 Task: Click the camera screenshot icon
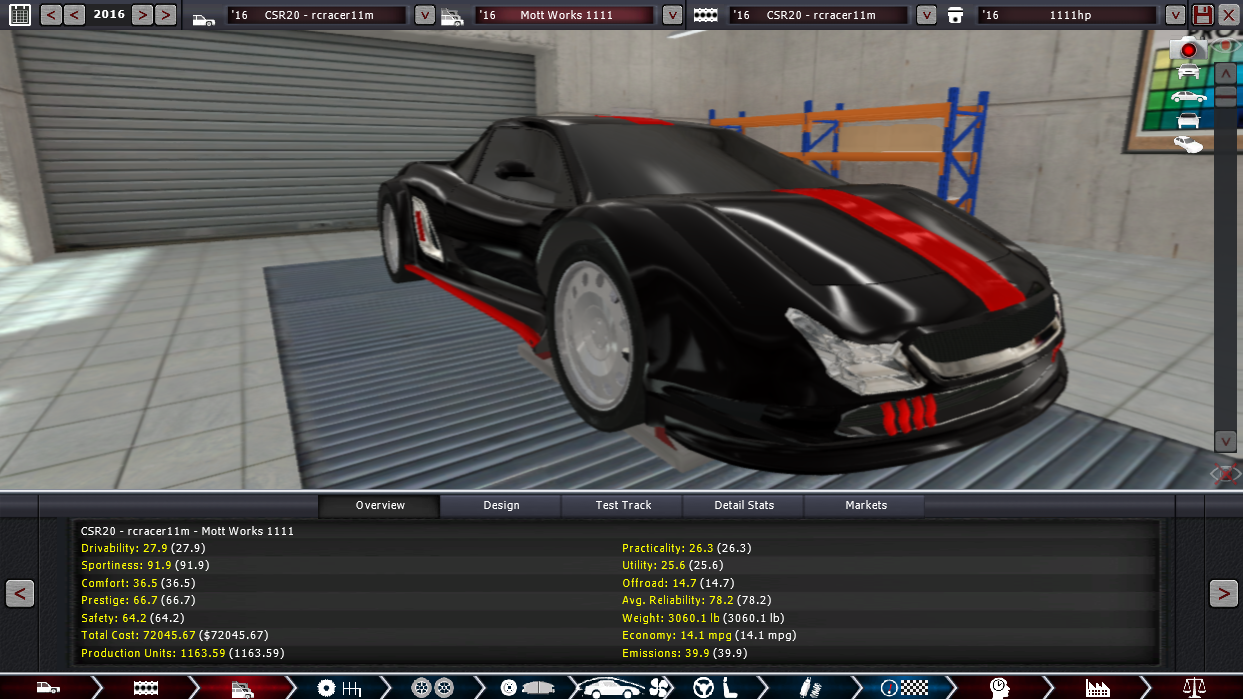[1188, 48]
